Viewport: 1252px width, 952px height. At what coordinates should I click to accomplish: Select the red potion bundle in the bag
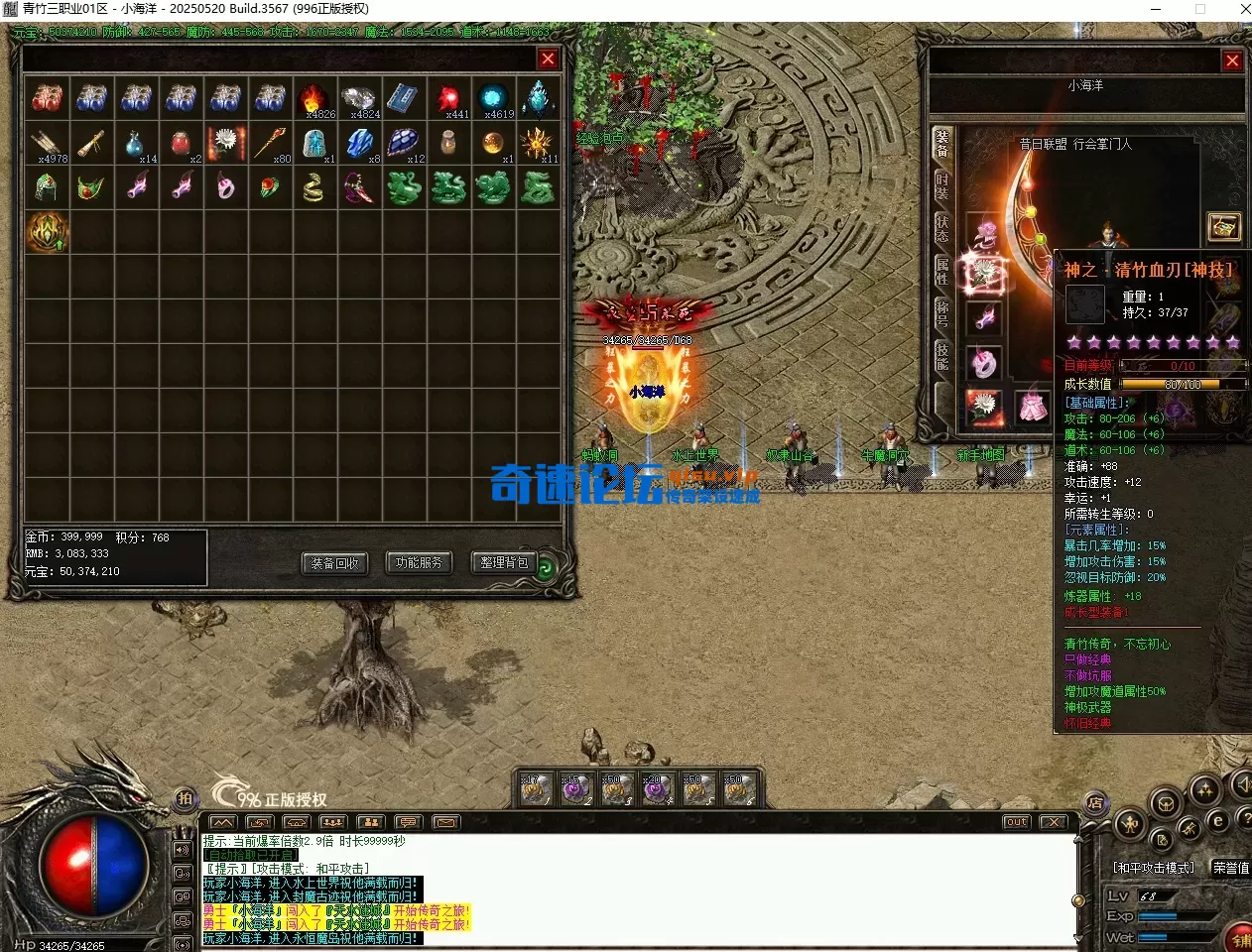pos(47,98)
